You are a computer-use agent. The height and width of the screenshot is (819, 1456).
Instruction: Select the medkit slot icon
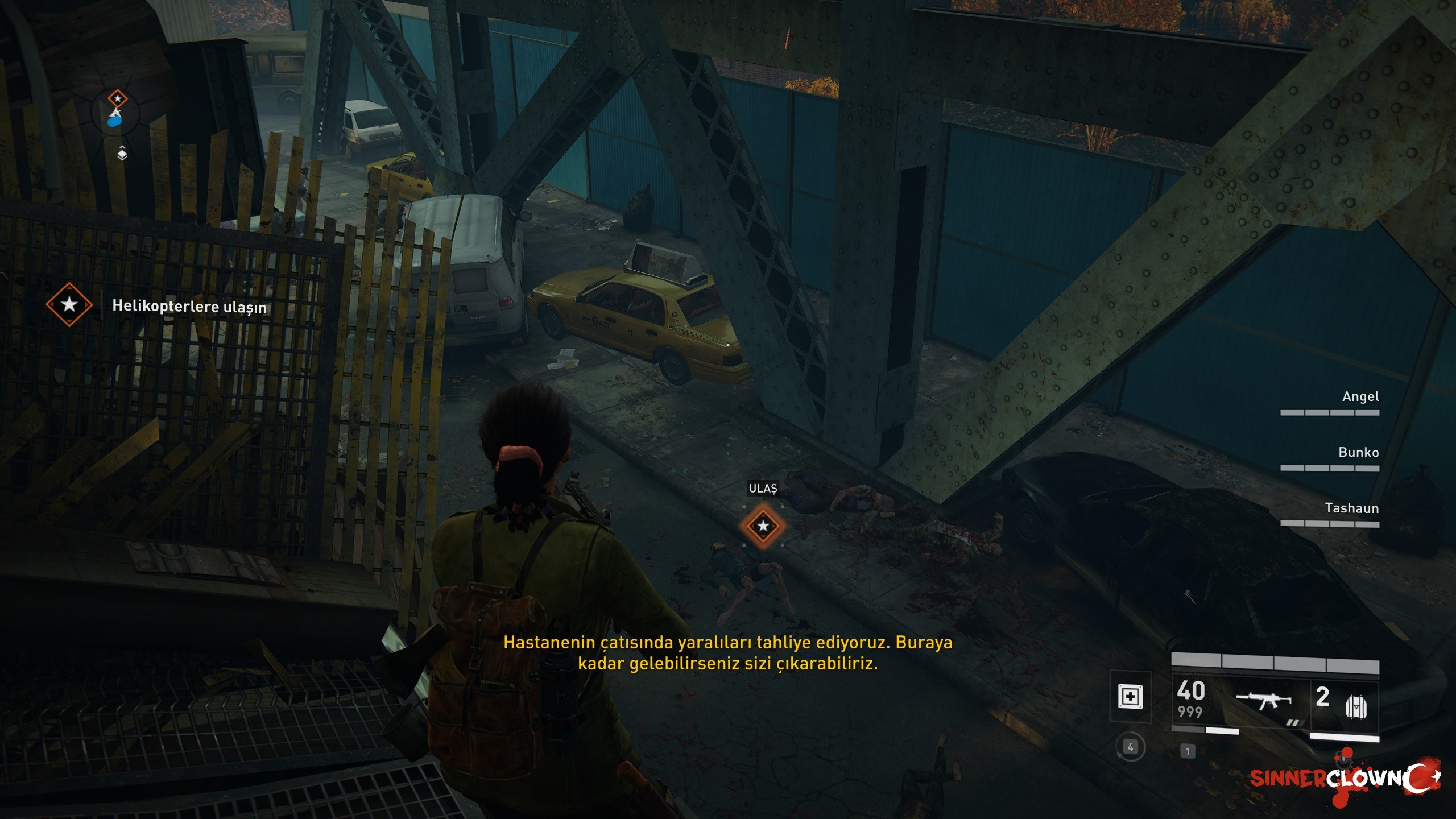1130,697
